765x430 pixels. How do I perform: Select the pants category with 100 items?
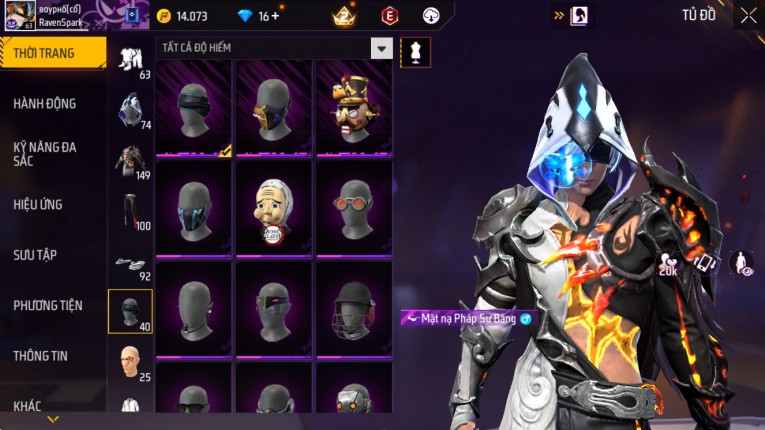tap(130, 210)
